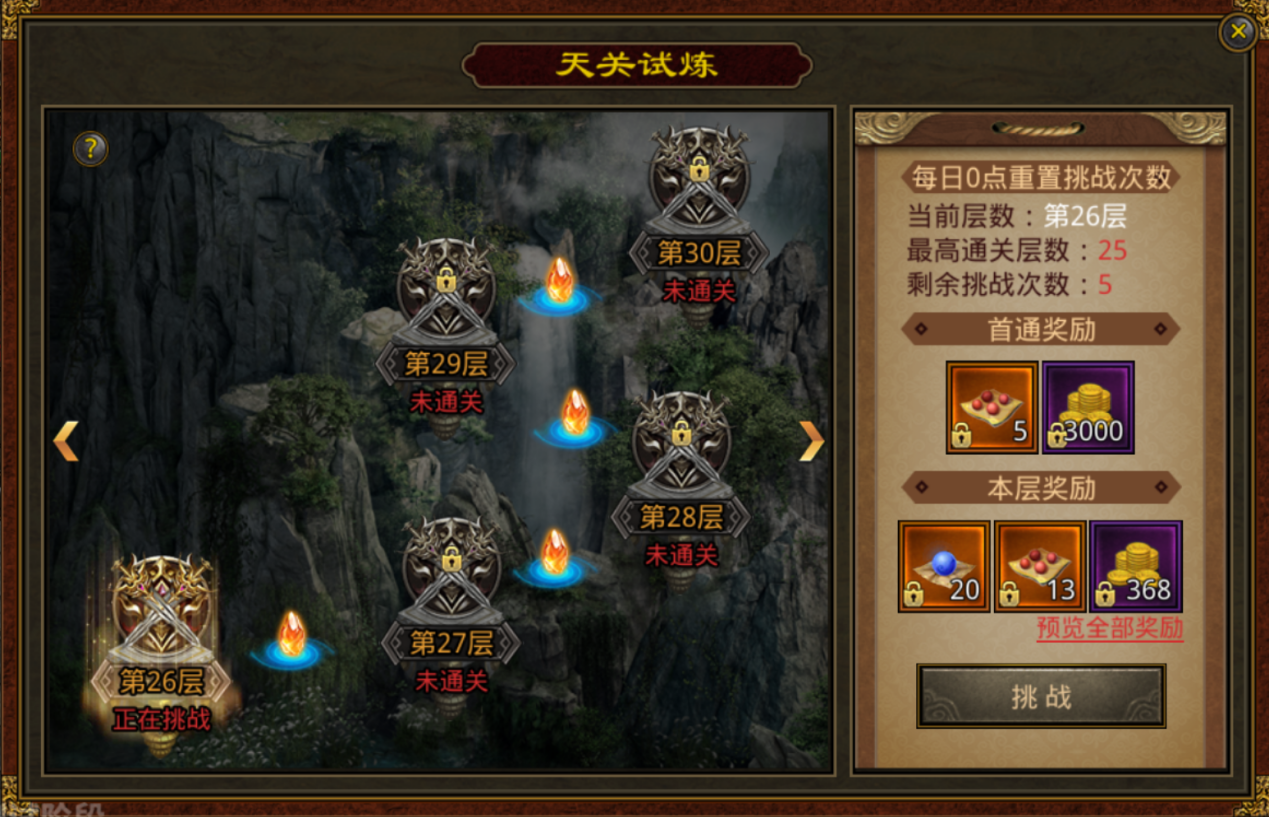The height and width of the screenshot is (817, 1269).
Task: Go to the next page of floors
Action: tap(811, 440)
